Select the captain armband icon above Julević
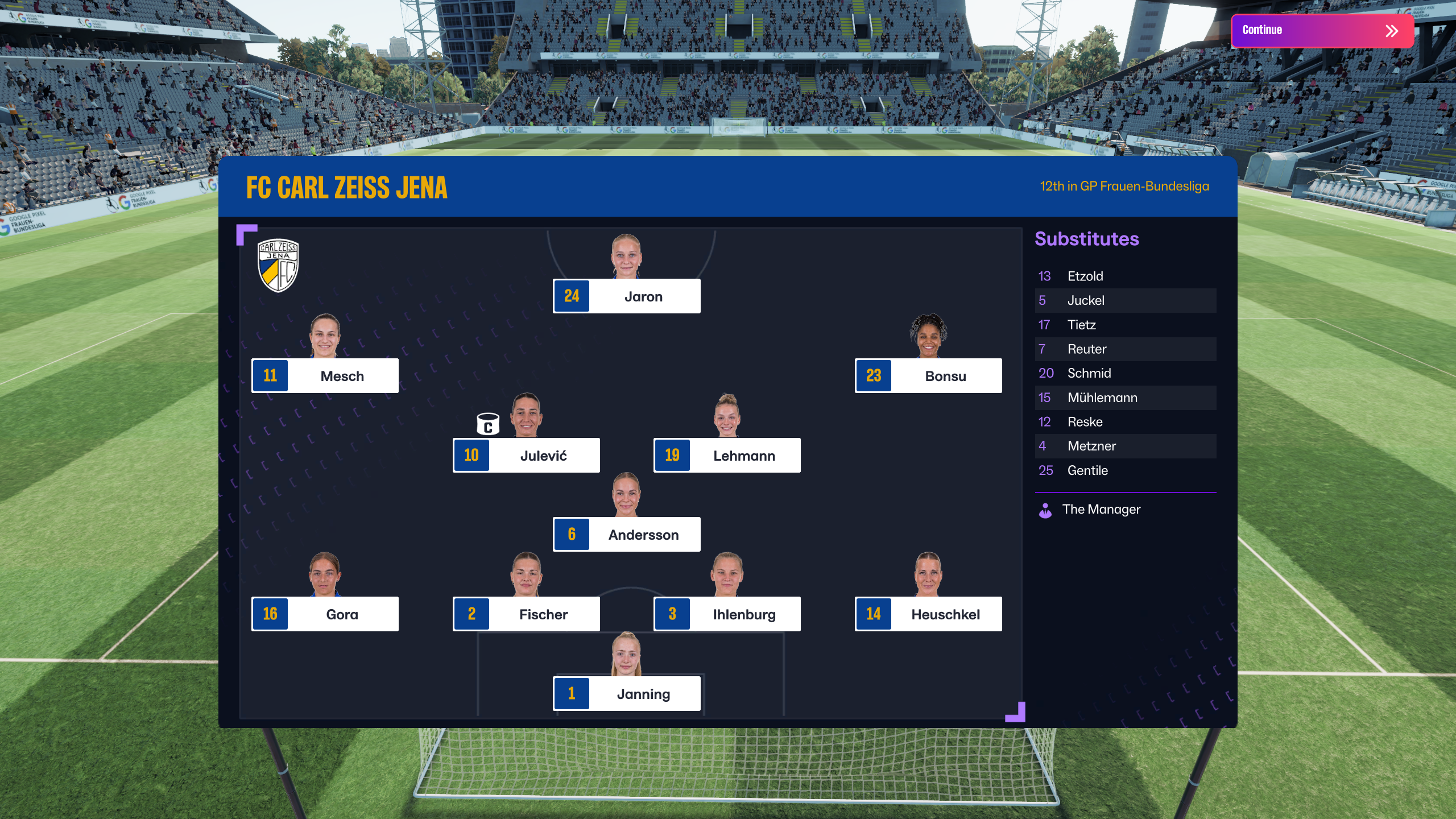The height and width of the screenshot is (819, 1456). (488, 423)
